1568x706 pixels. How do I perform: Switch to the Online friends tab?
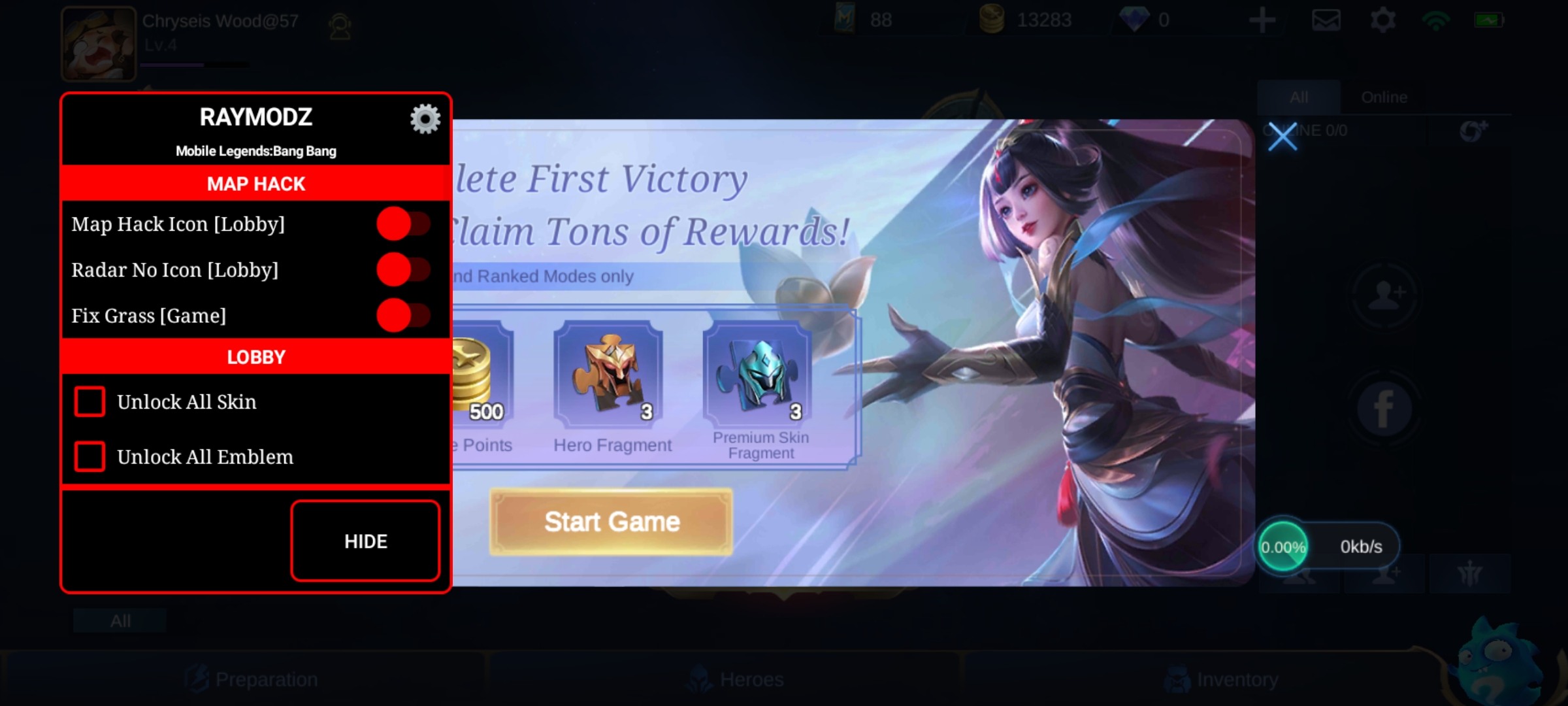coord(1384,97)
